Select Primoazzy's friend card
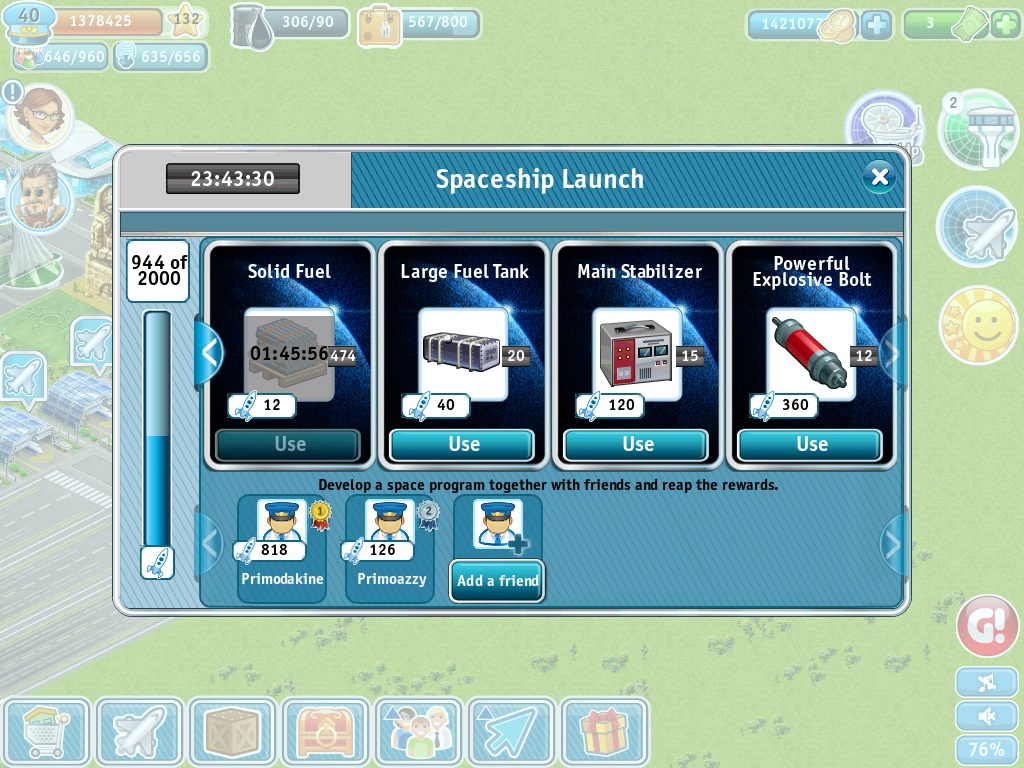1024x768 pixels. pos(389,549)
